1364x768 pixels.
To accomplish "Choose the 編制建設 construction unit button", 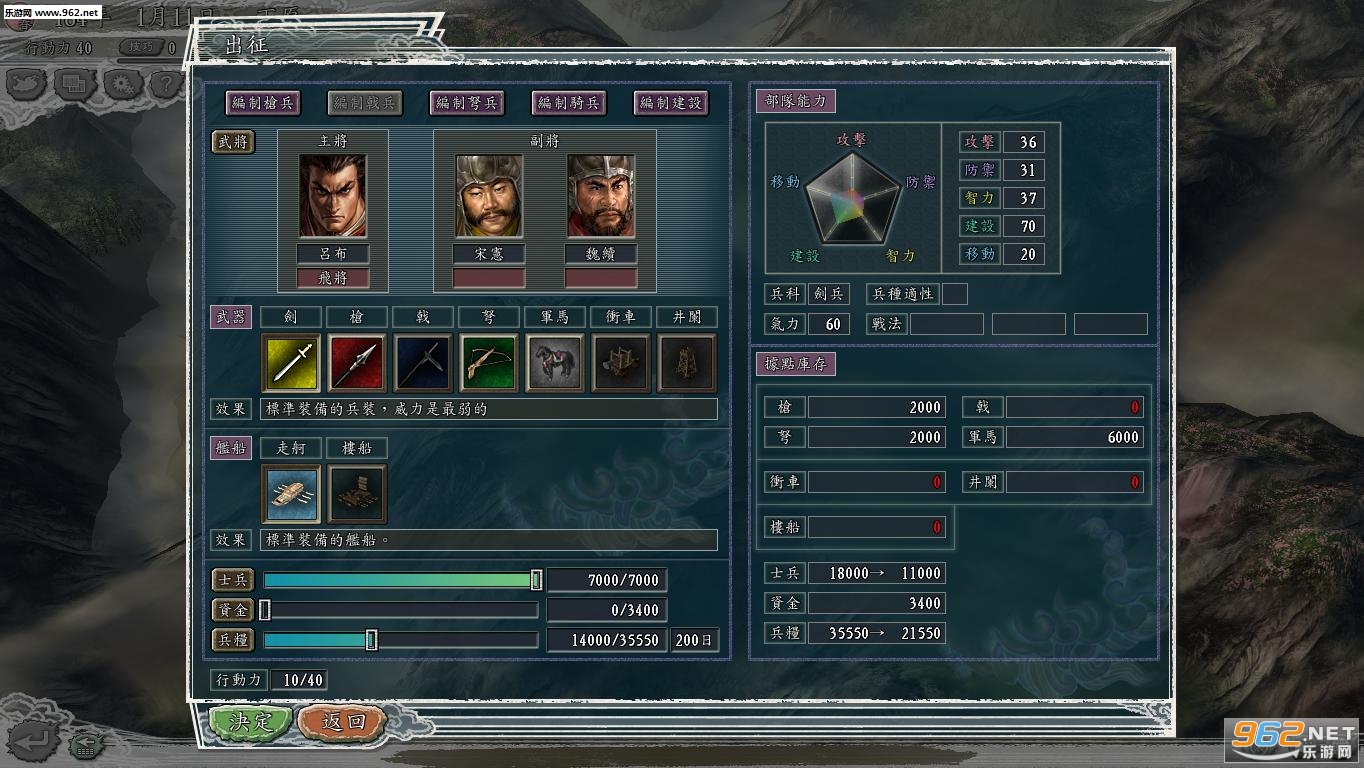I will pyautogui.click(x=671, y=102).
